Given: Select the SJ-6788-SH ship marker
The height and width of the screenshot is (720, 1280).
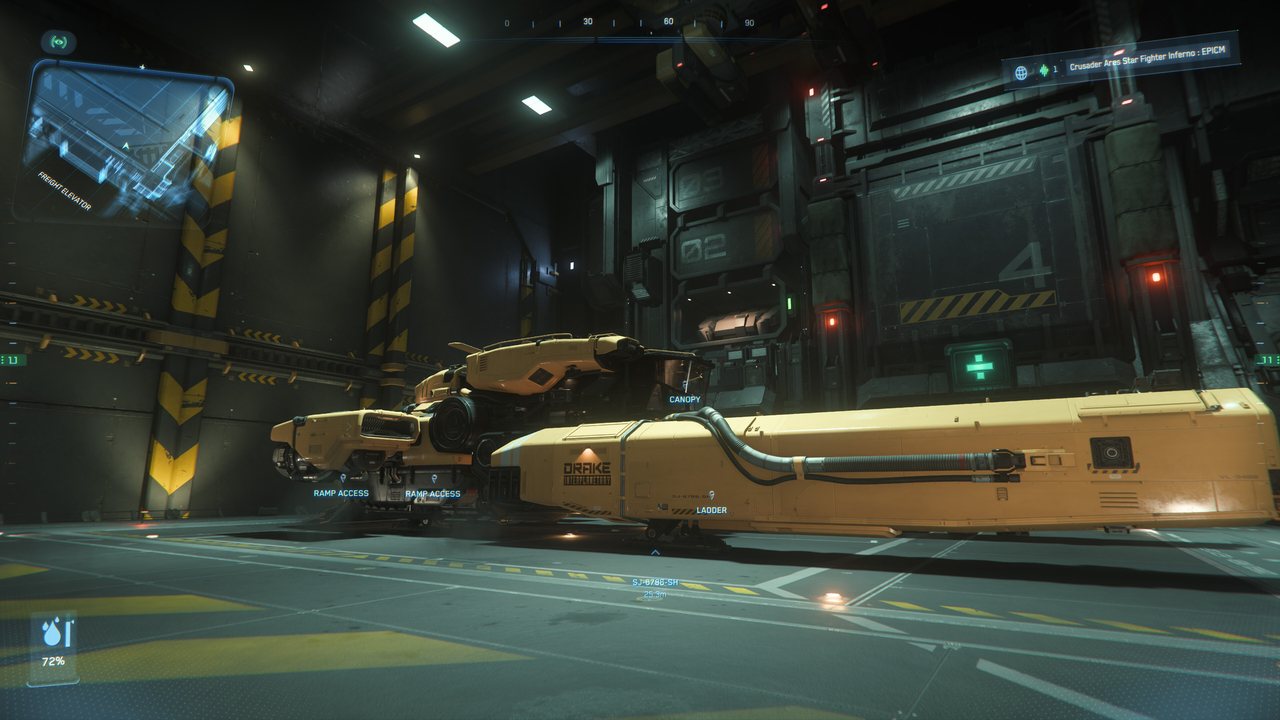Looking at the screenshot, I should click(655, 551).
